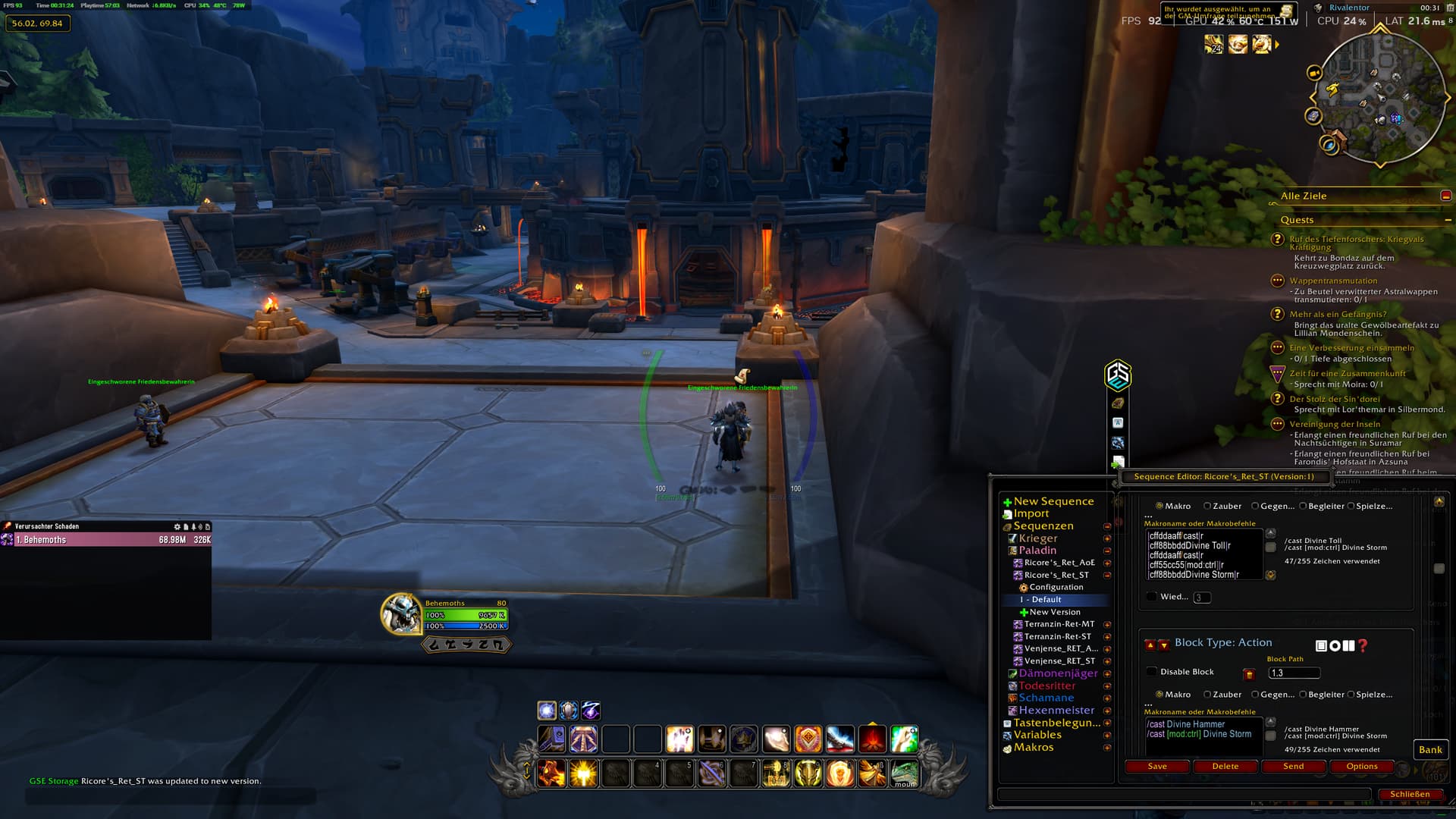The width and height of the screenshot is (1456, 819).
Task: Save the sequence in the editor
Action: point(1157,767)
